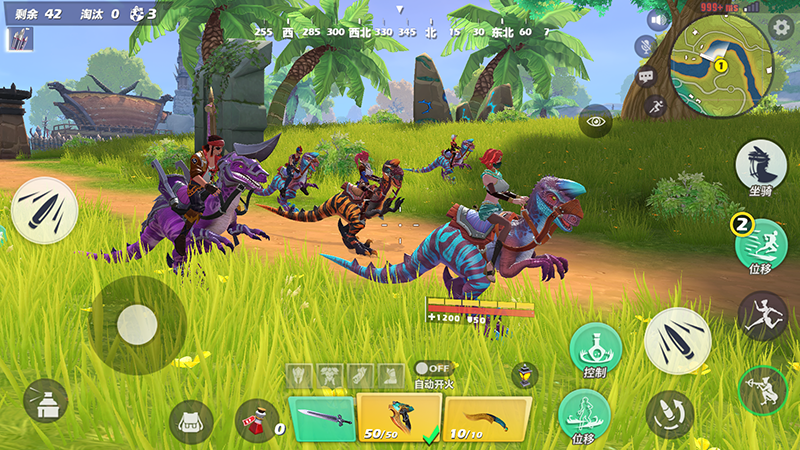Use the 位移 skill marked with 2
Screen dimensions: 800x450
point(761,245)
